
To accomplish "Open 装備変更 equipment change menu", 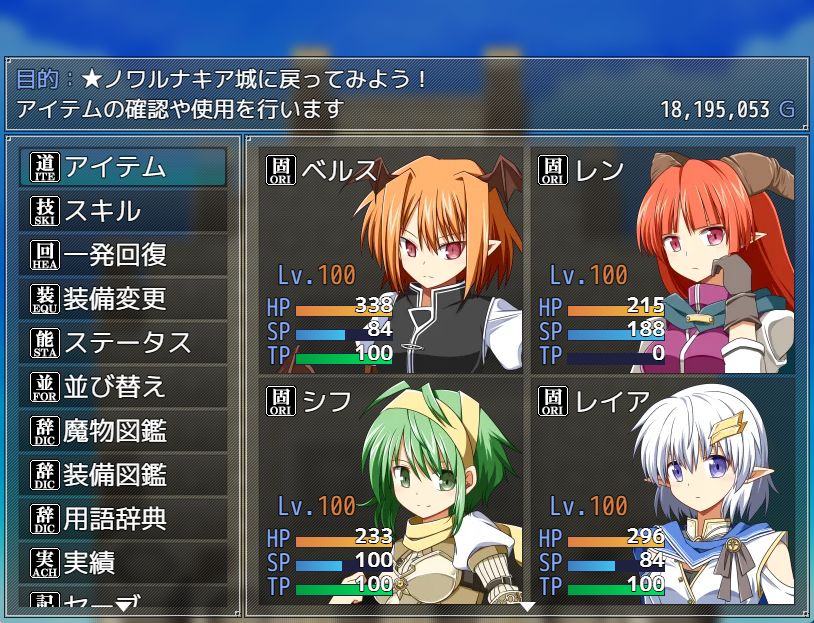I will click(x=123, y=299).
